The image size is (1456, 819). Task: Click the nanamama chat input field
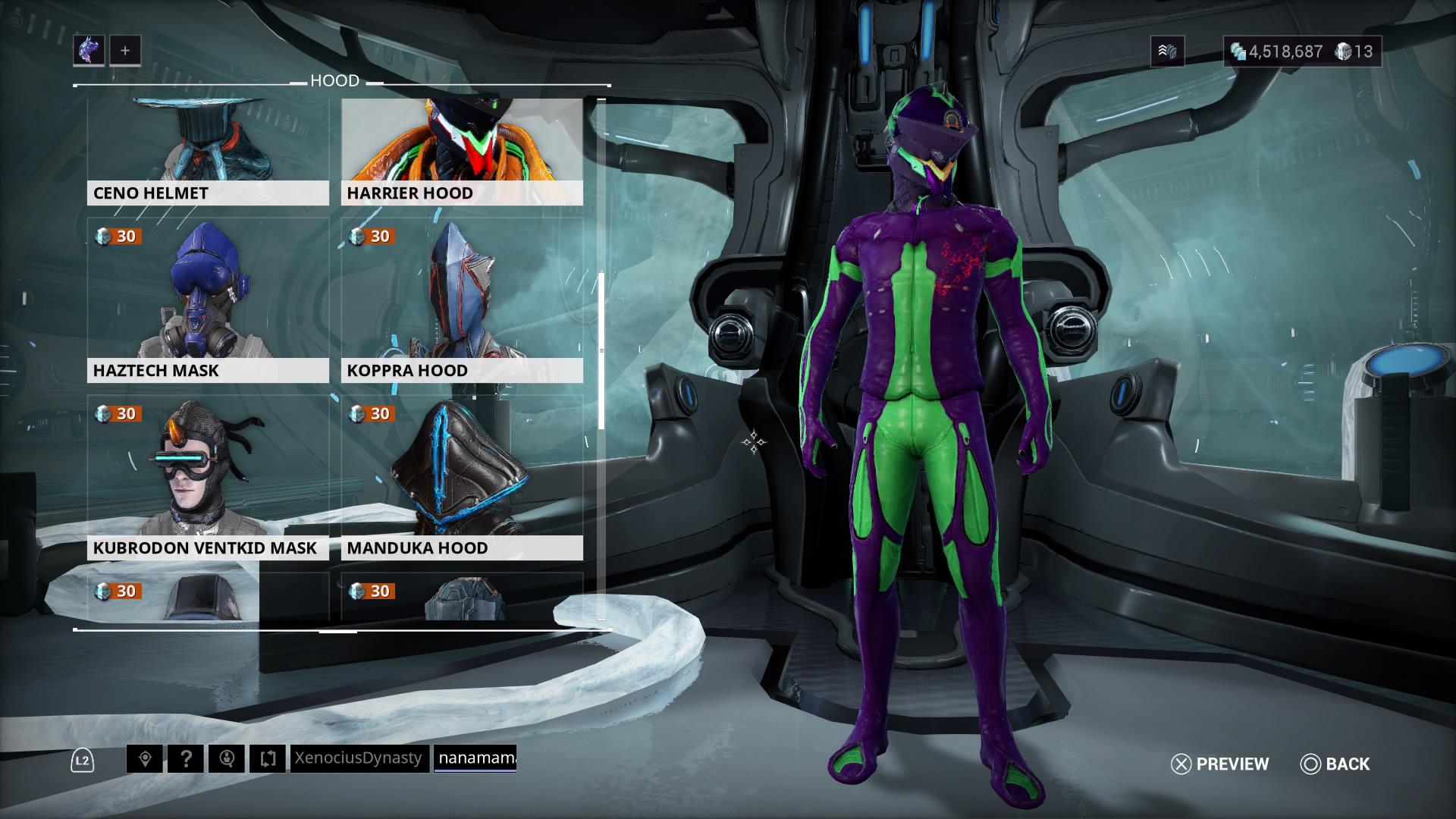tap(475, 758)
